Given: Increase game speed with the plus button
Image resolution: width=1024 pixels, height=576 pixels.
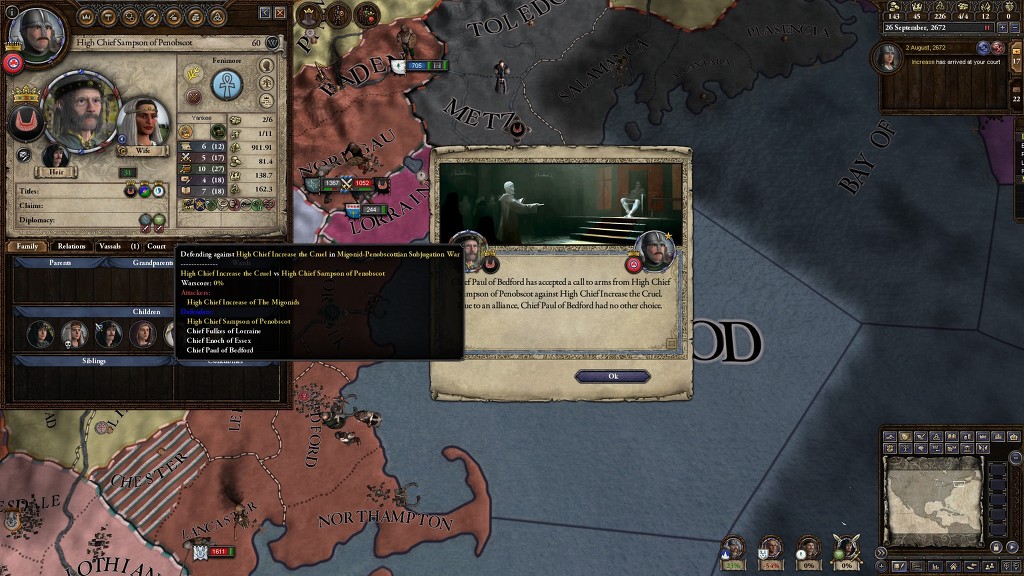Looking at the screenshot, I should 1002,27.
